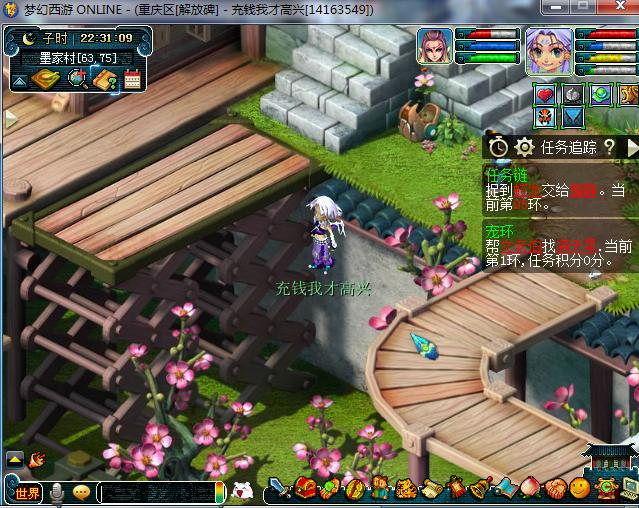The image size is (639, 508).
Task: Open the quest tracker settings gear
Action: tap(524, 147)
